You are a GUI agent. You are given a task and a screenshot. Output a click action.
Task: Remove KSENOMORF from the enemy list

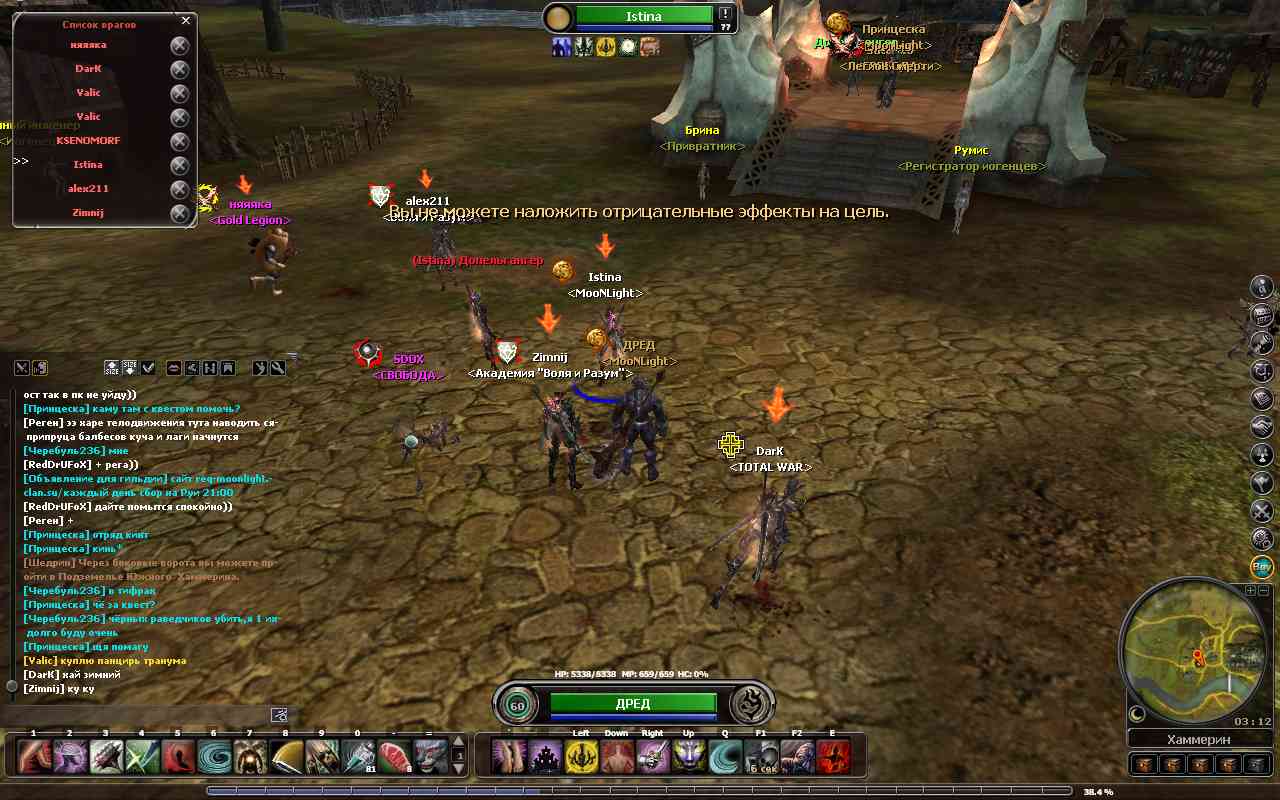click(x=179, y=141)
